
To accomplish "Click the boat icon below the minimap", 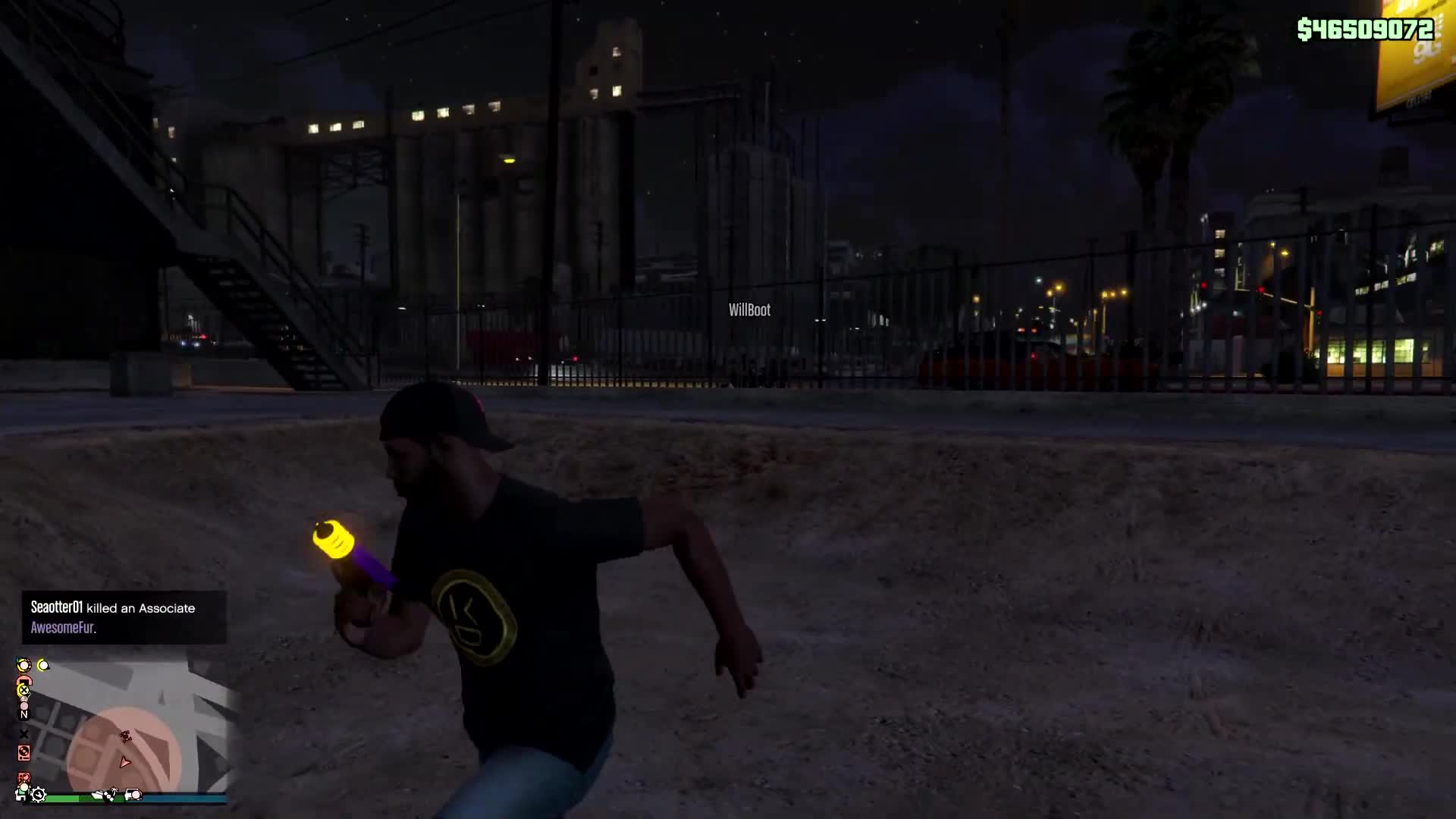I will (x=97, y=795).
